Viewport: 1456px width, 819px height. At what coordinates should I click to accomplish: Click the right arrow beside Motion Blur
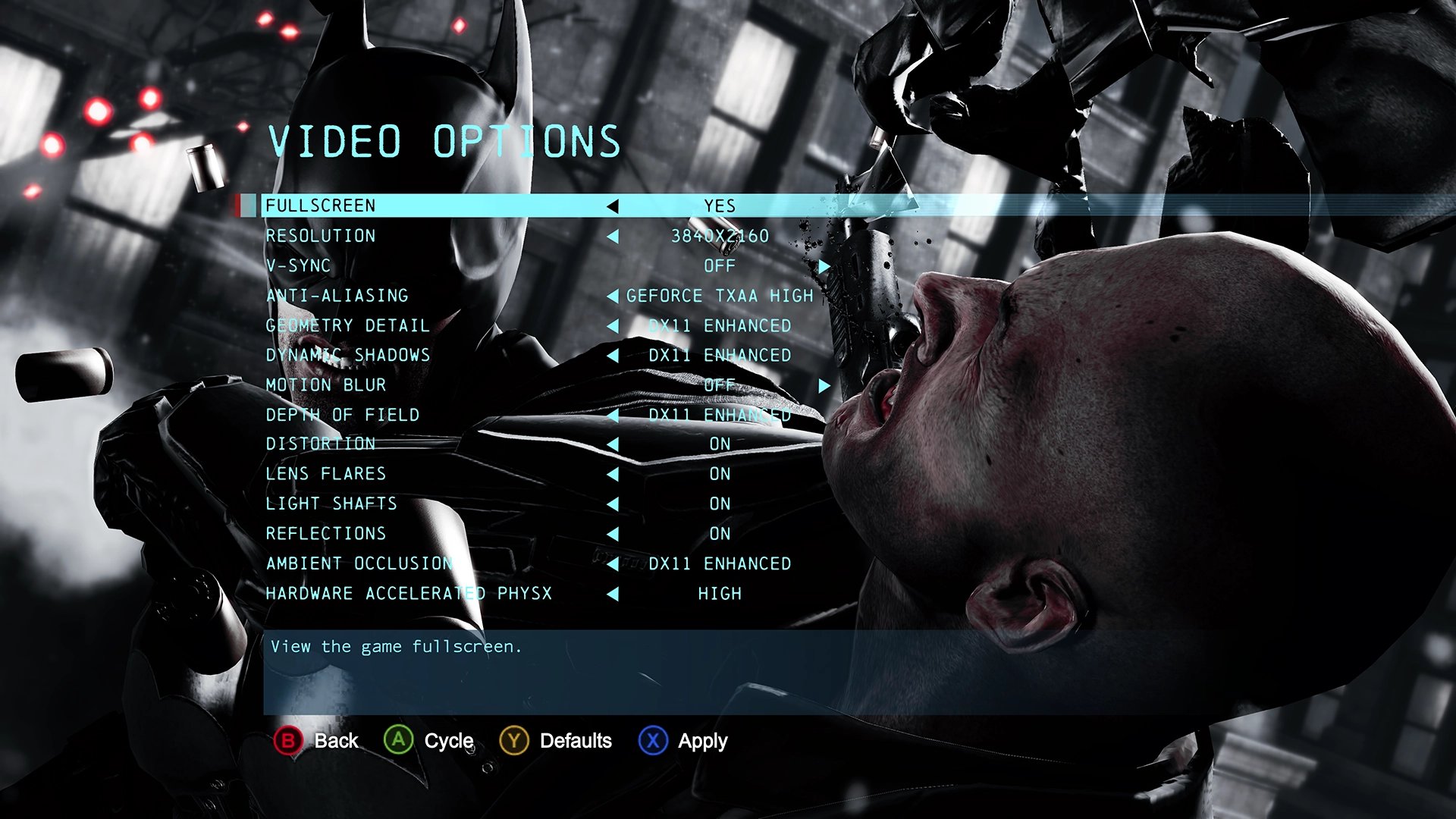pos(826,384)
